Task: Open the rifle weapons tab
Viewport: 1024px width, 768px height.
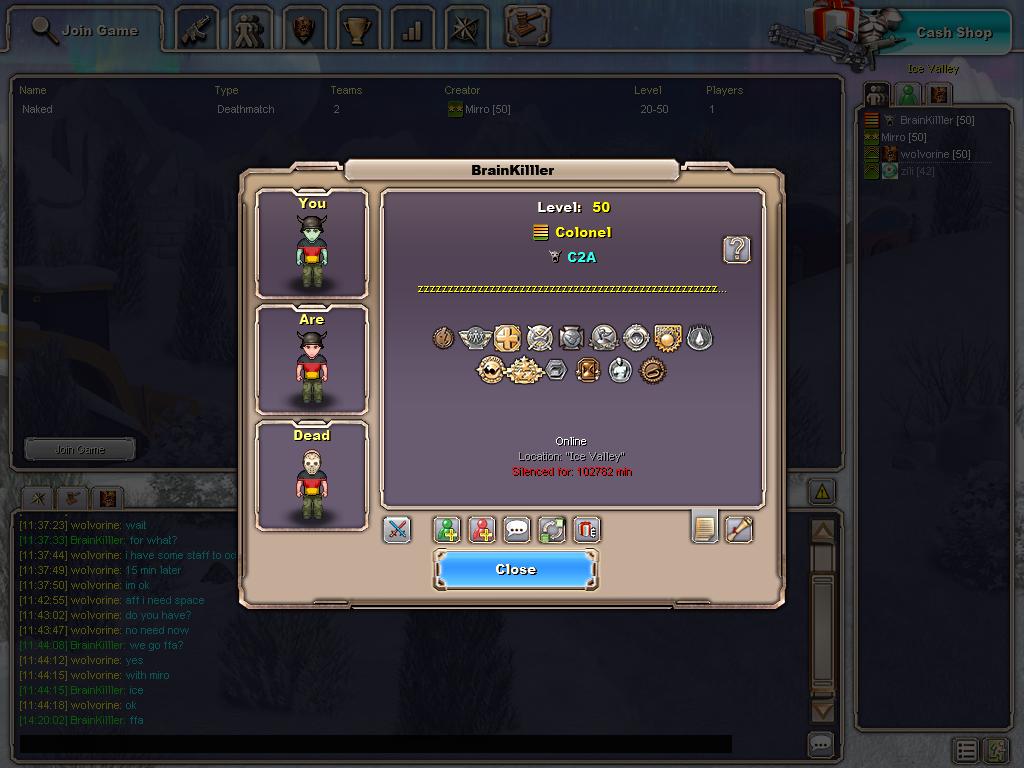Action: tap(197, 30)
